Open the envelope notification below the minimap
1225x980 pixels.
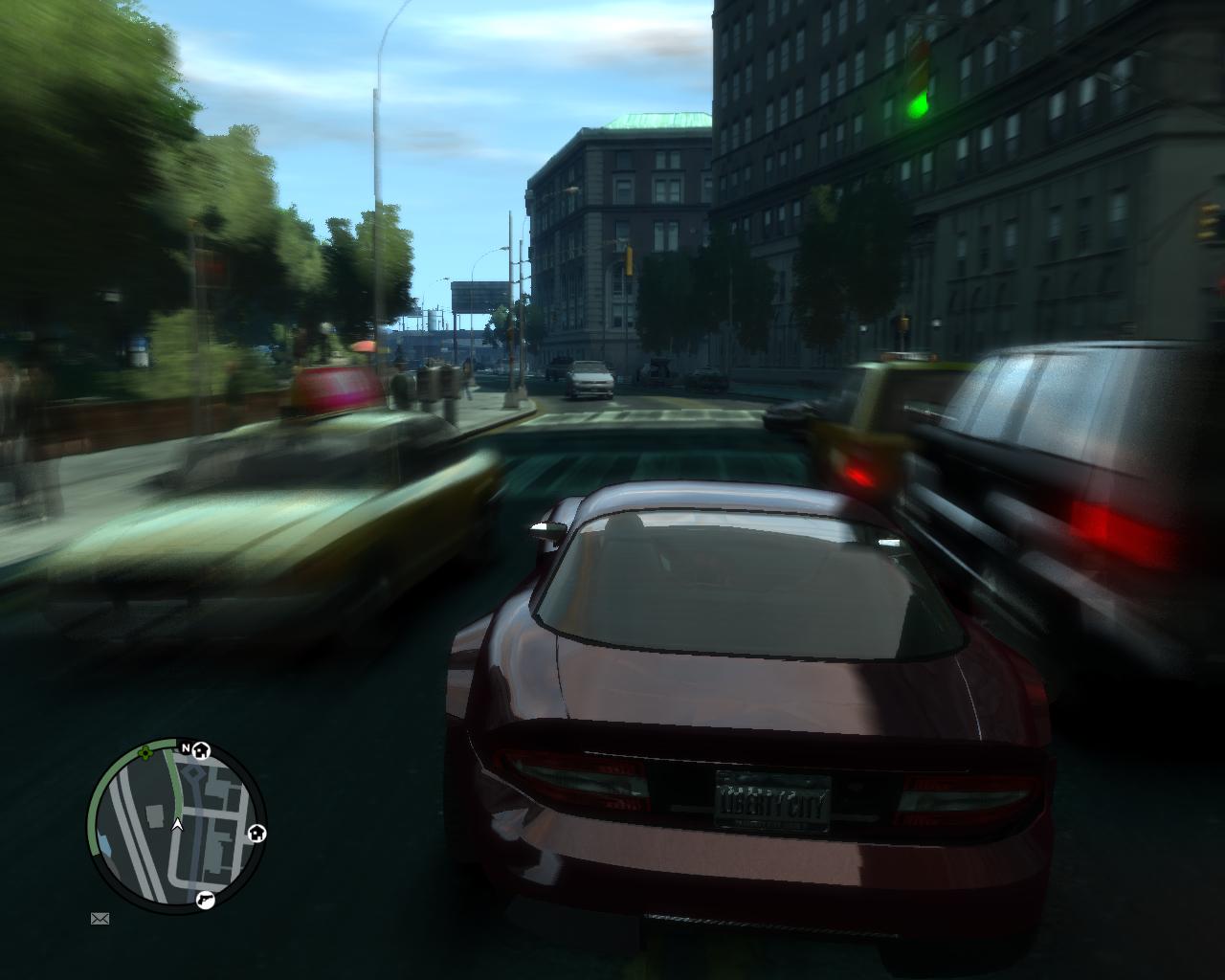[100, 920]
